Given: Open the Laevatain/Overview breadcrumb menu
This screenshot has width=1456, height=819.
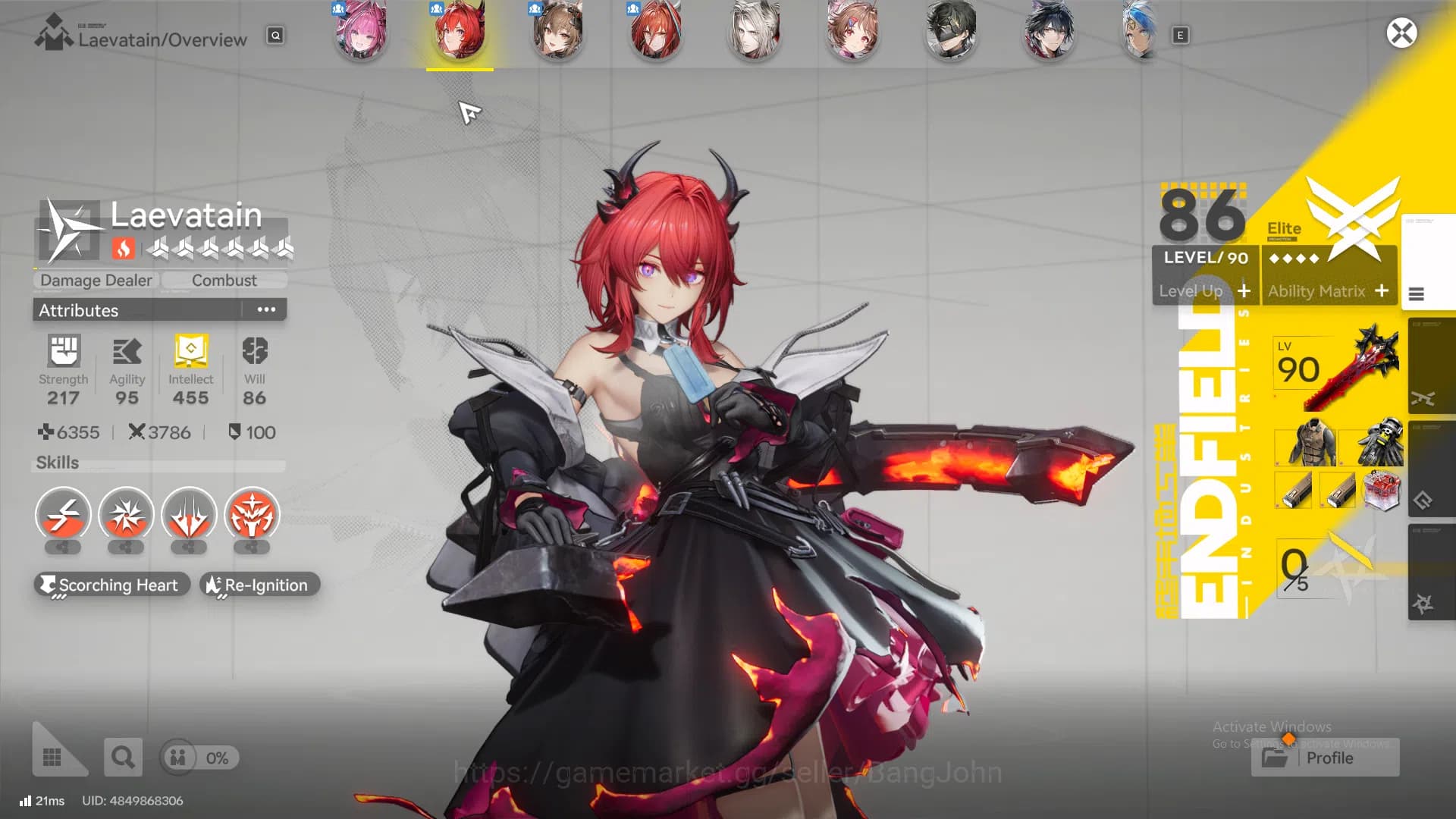Looking at the screenshot, I should click(x=164, y=39).
